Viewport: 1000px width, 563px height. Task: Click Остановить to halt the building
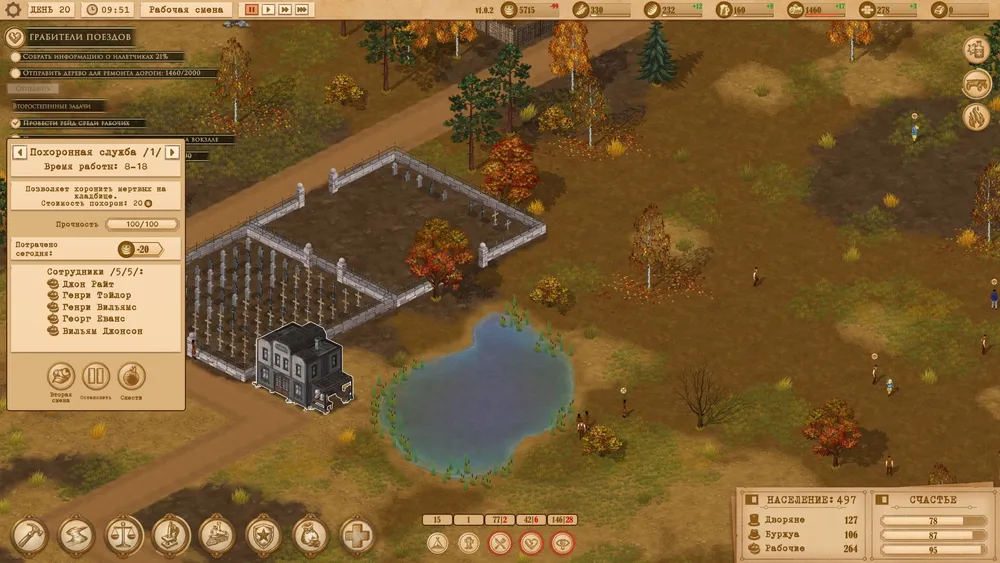pos(96,377)
